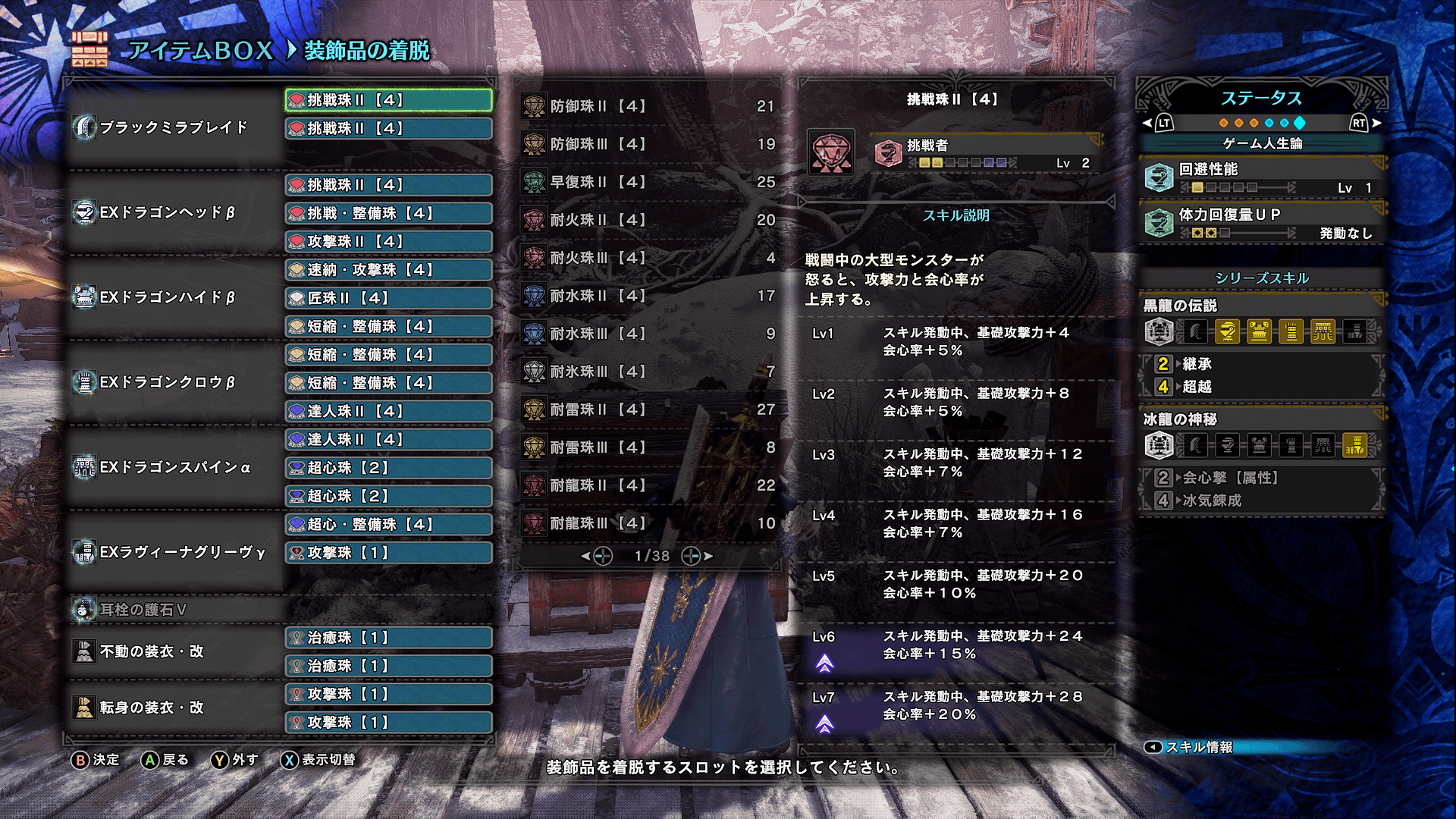Select the 速納・攻撃珠【4】 decoration slot
This screenshot has width=1456, height=819.
pos(388,270)
